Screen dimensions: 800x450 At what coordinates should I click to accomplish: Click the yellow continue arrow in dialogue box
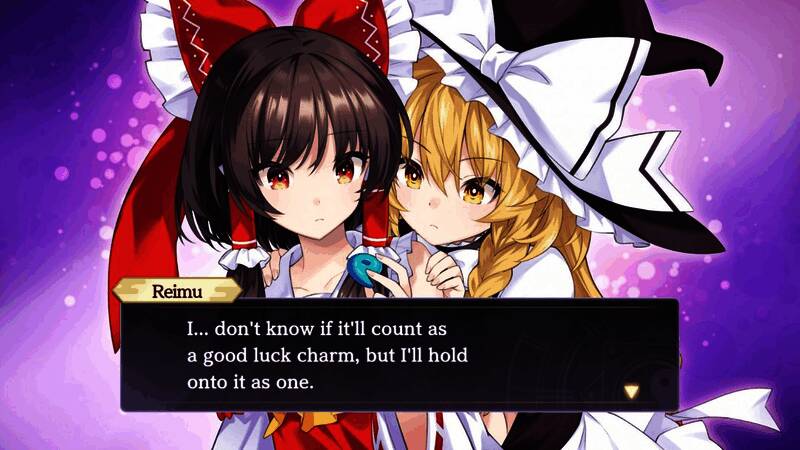(631, 391)
